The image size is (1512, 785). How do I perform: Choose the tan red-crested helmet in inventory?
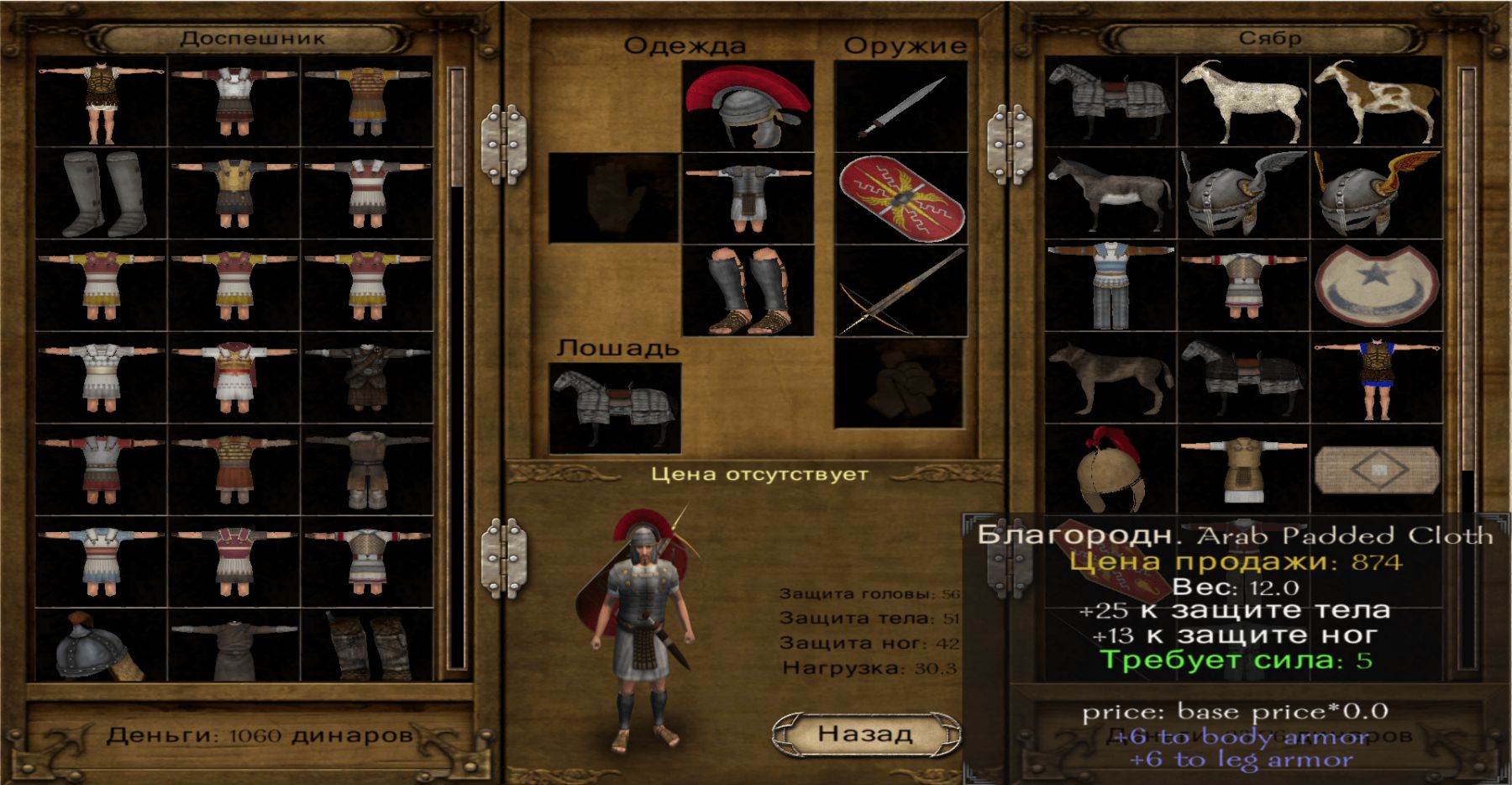(x=1110, y=469)
